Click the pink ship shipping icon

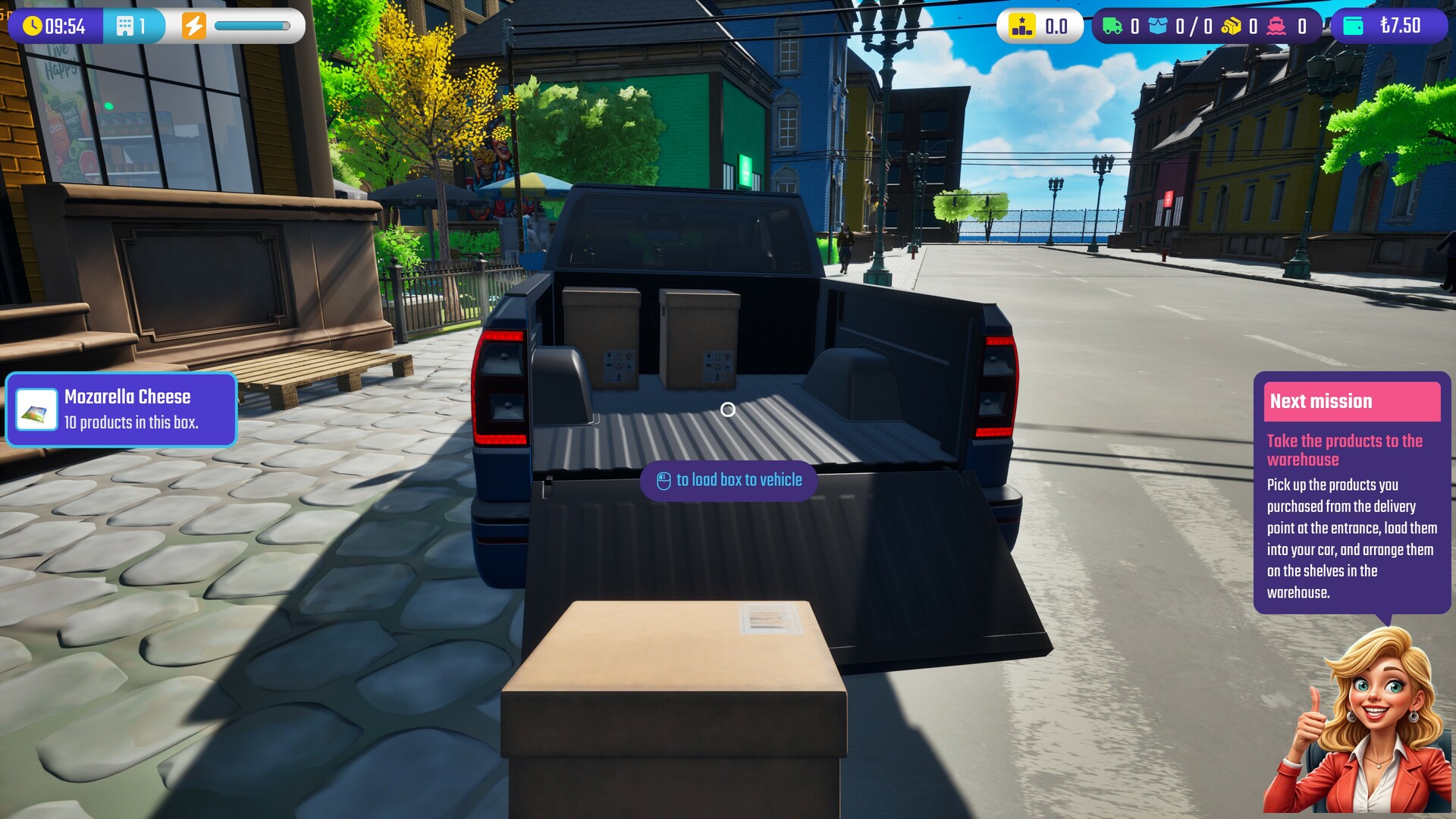click(1275, 25)
